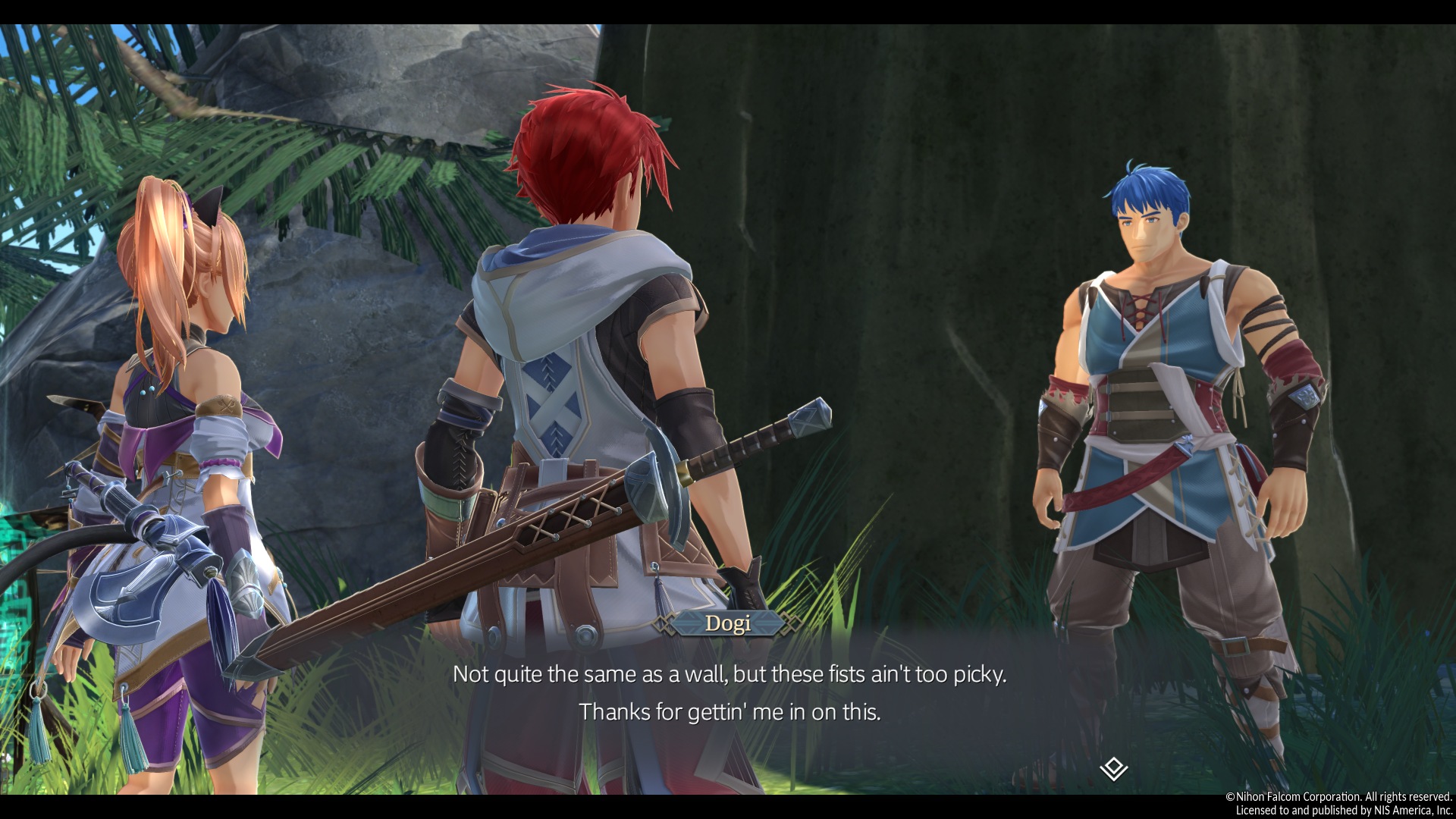Viewport: 1456px width, 819px height.
Task: Advance dialogue using the diamond continue indicator
Action: (1113, 769)
